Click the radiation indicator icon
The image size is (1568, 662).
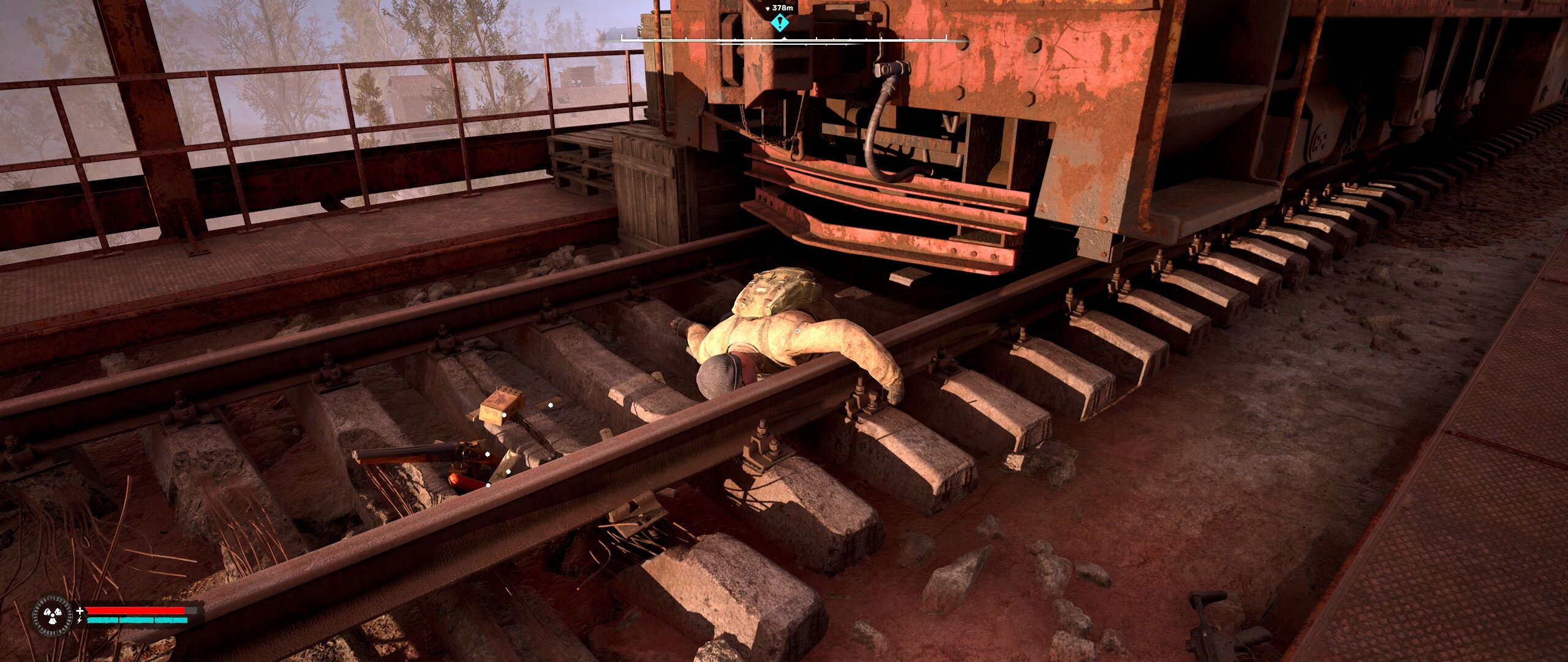52,615
